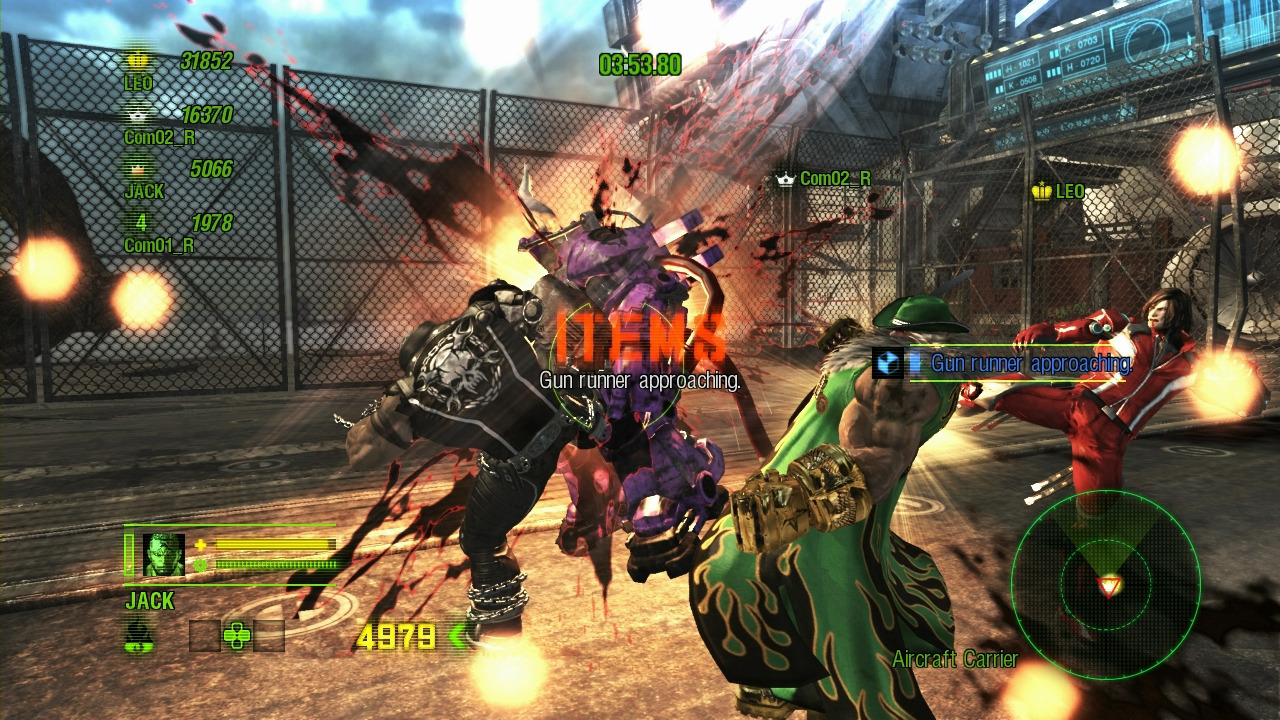Select LEO's entry in the score ranking list
Viewport: 1280px width, 720px height.
(178, 70)
